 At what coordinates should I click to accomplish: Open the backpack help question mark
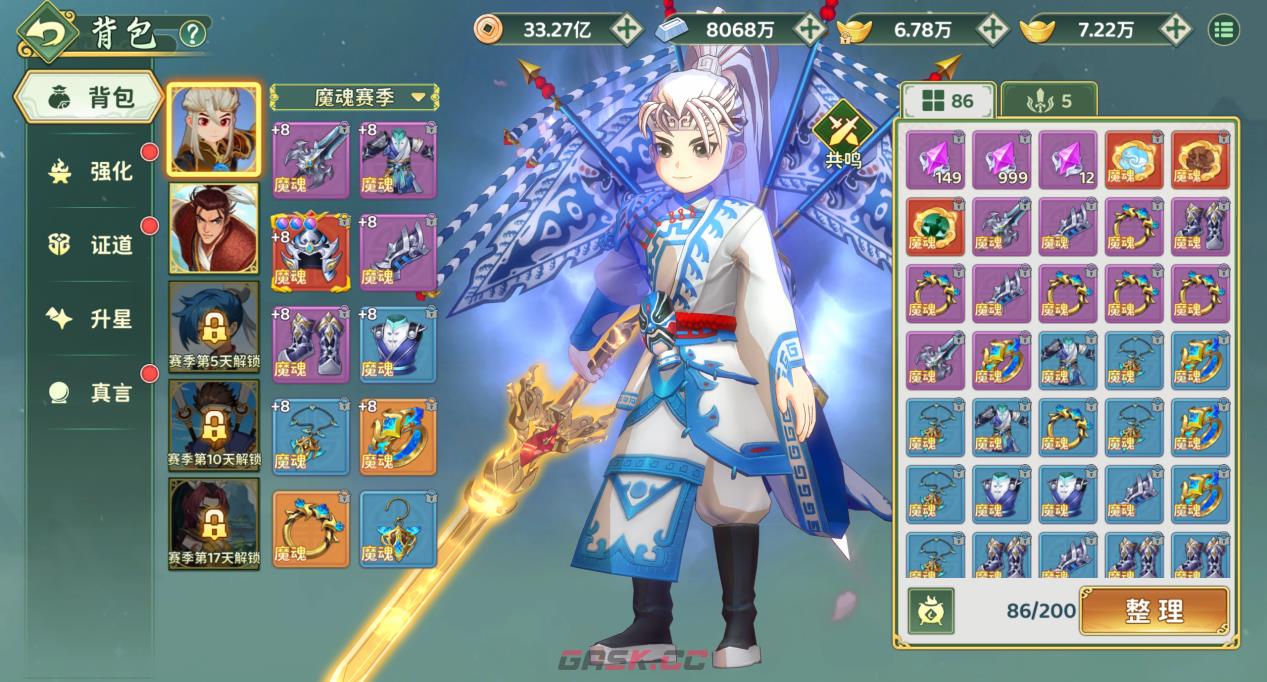point(192,34)
